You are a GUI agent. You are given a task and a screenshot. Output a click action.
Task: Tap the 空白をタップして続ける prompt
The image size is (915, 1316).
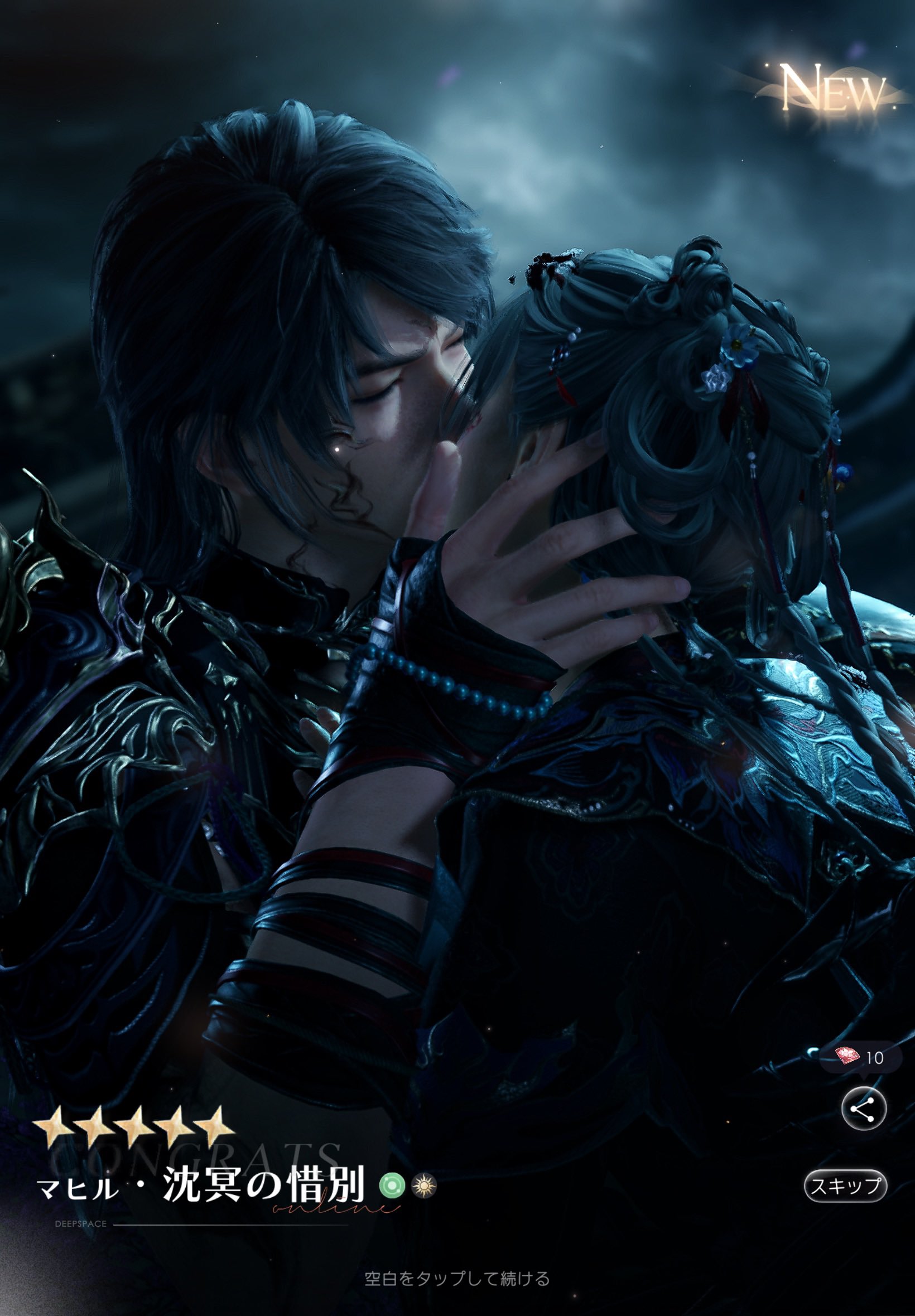457,1278
